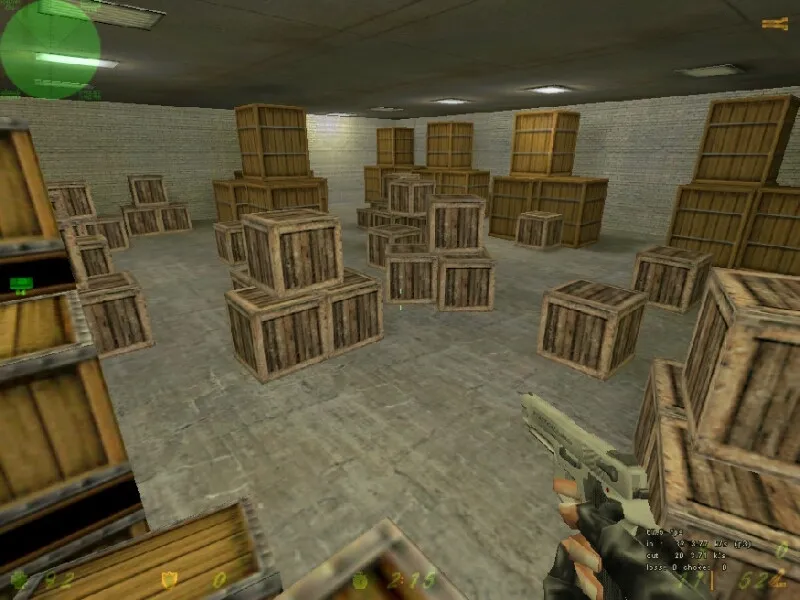800x600 pixels.
Task: Click the health cross icon
Action: [x=19, y=578]
